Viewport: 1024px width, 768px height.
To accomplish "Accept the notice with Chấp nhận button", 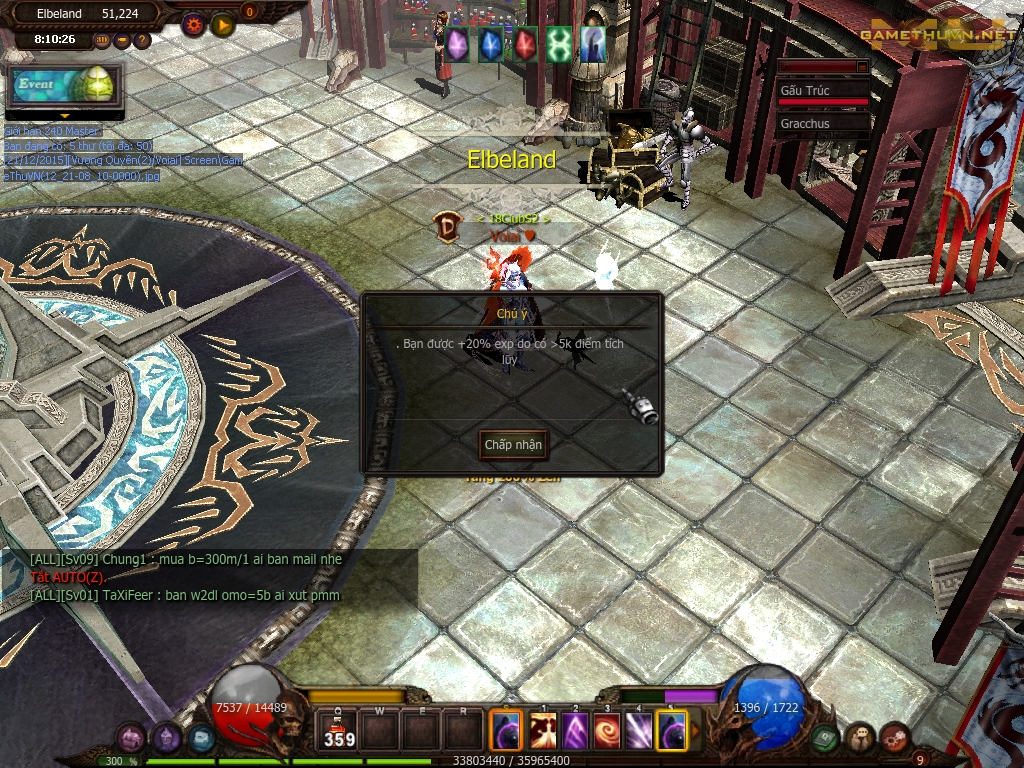I will pyautogui.click(x=513, y=444).
